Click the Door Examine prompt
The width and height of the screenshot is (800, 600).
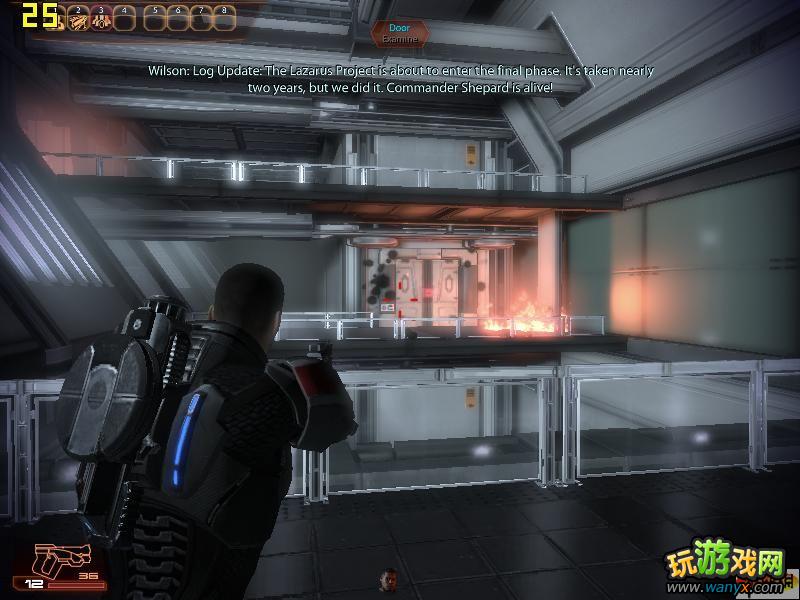pos(399,33)
